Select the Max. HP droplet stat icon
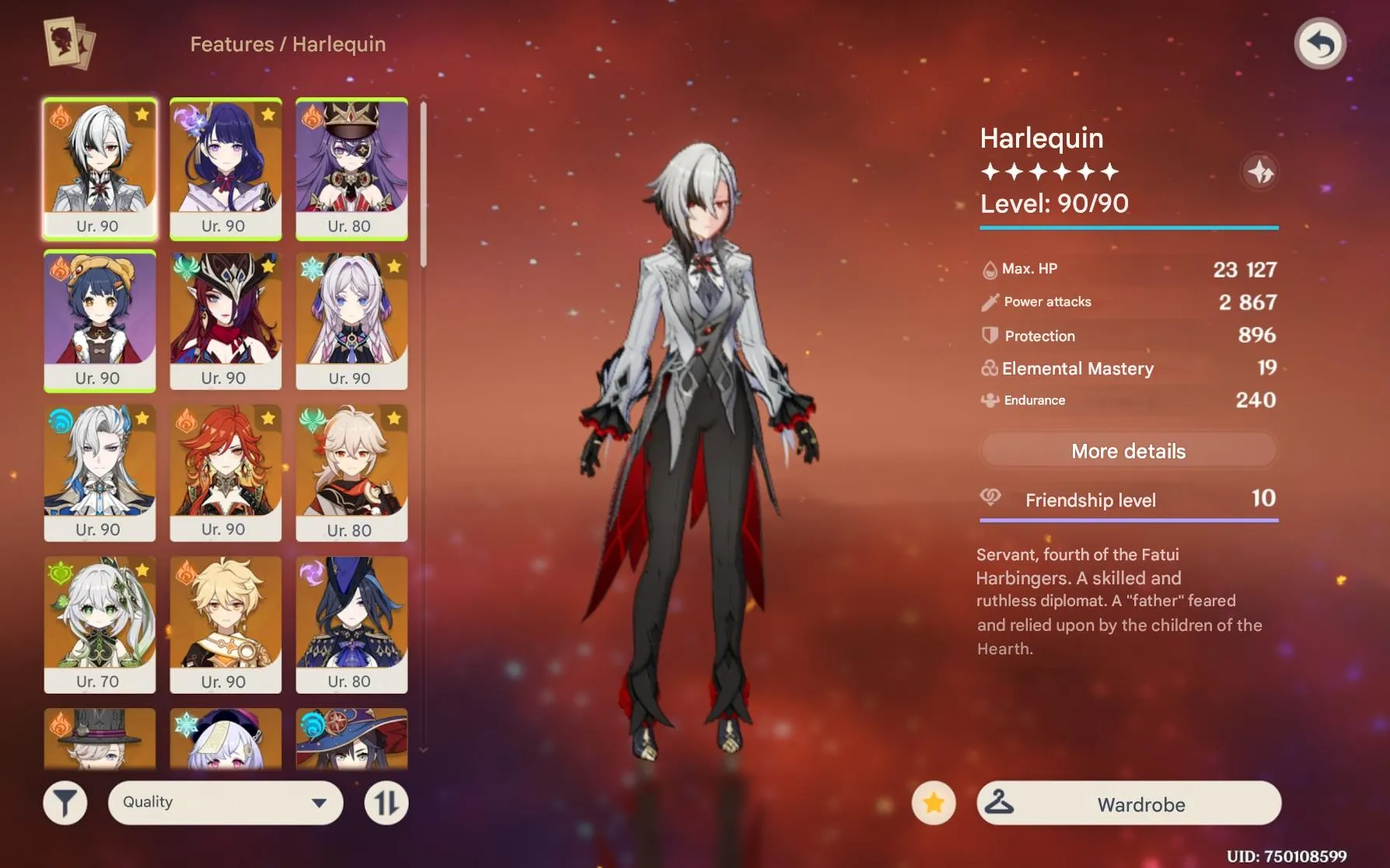 coord(989,268)
